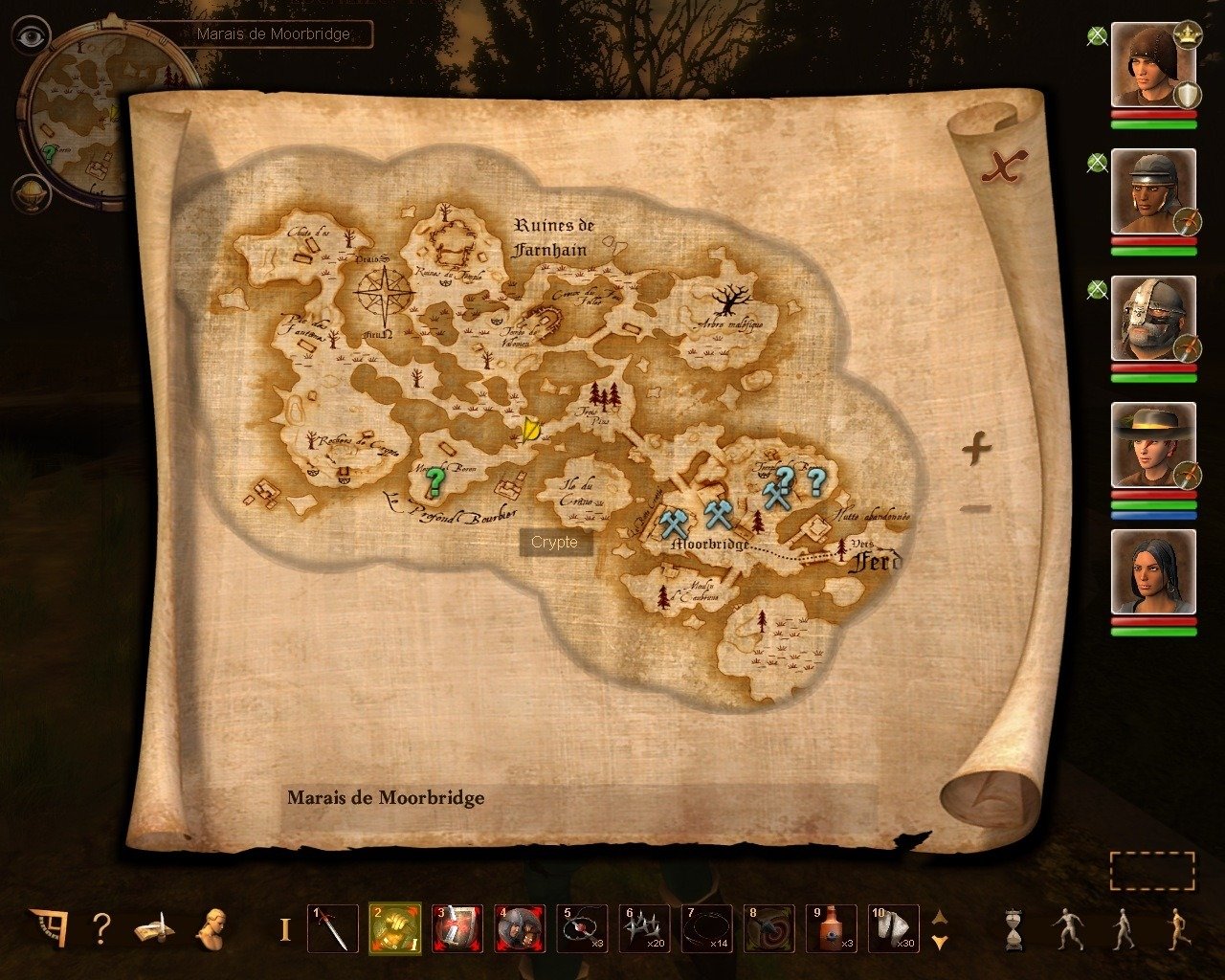
Task: Select the caltrops item in slot 6
Action: [x=644, y=928]
